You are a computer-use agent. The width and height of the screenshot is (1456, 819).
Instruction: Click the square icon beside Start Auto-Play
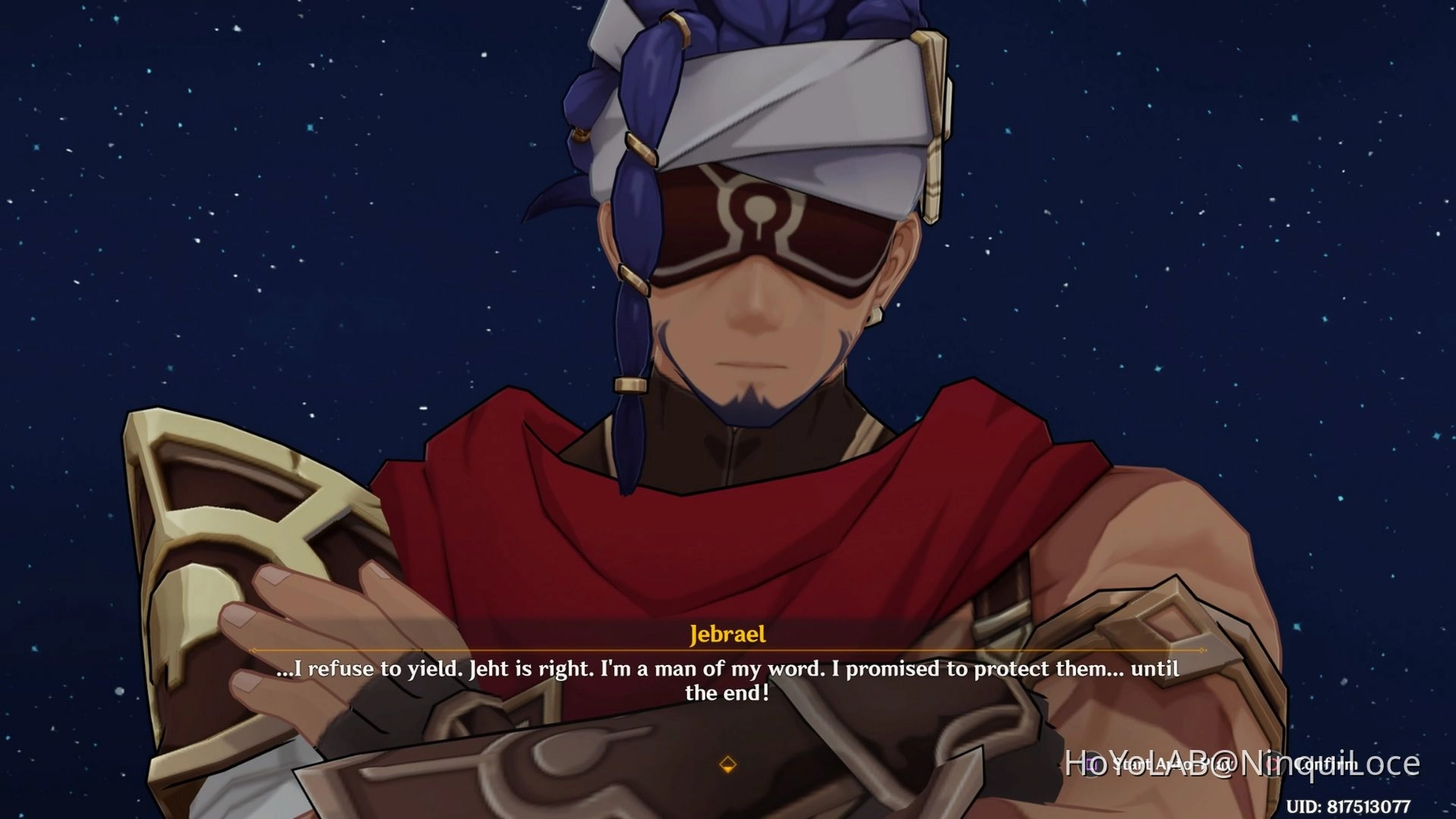(1093, 763)
